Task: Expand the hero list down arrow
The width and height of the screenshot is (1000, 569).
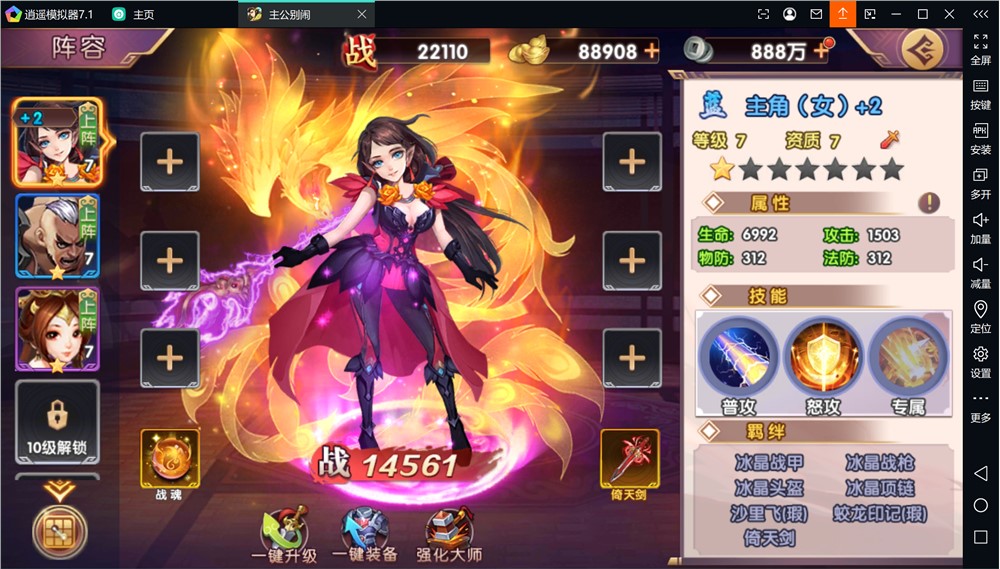Action: 58,490
